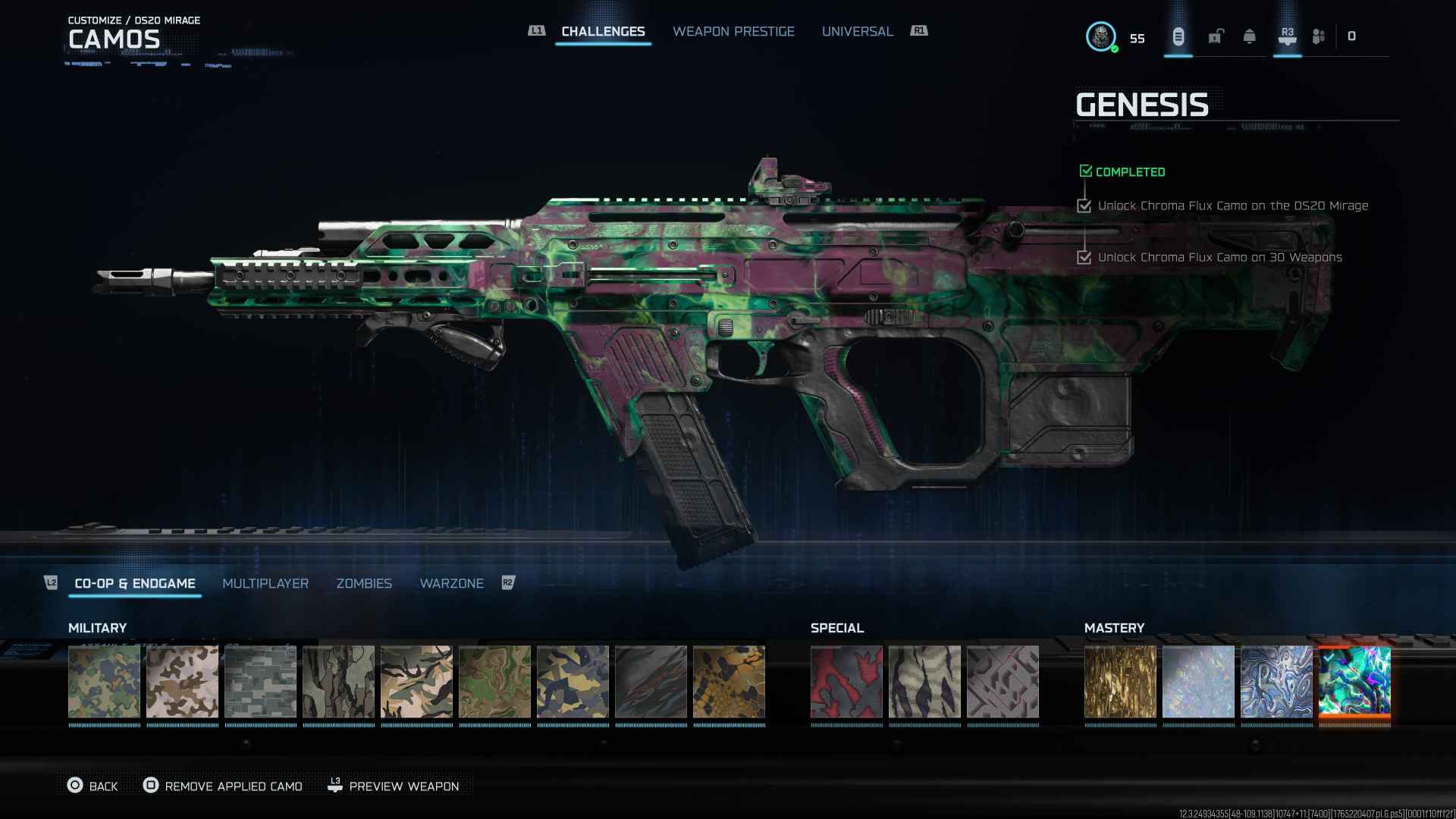Click the player profile avatar

click(1100, 36)
